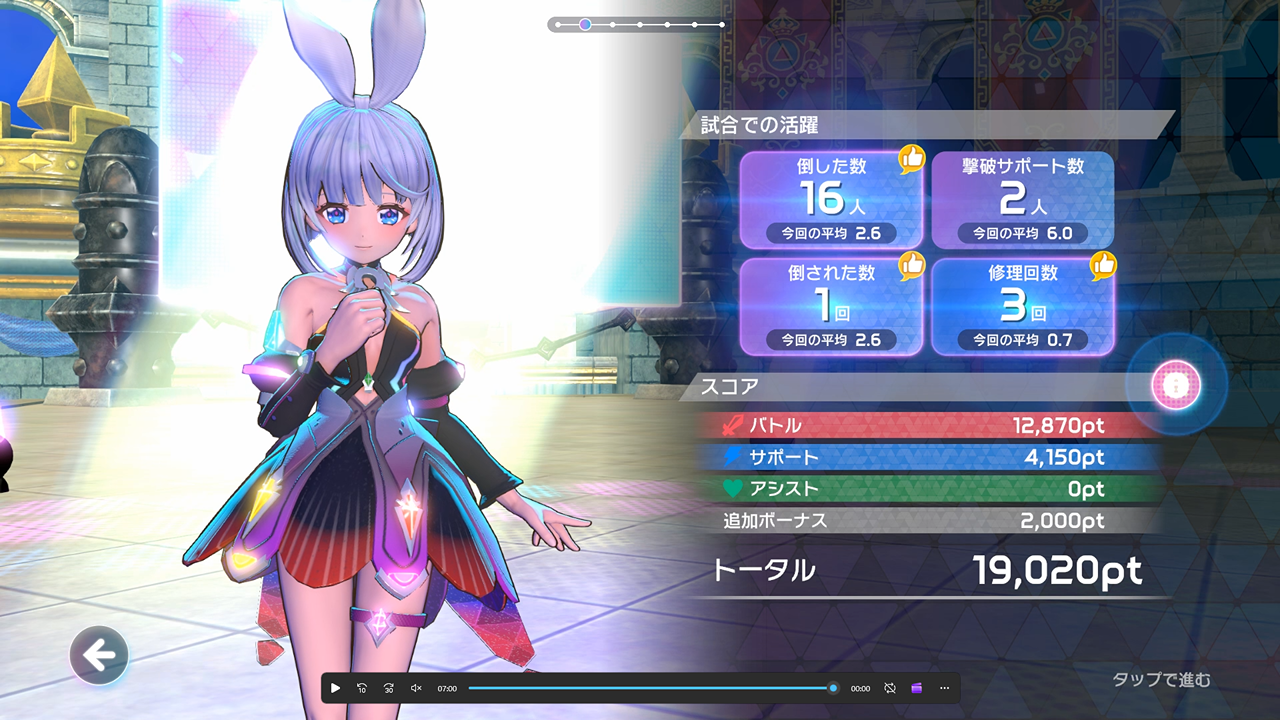
Task: Toggle the video repeat button
Action: point(890,688)
